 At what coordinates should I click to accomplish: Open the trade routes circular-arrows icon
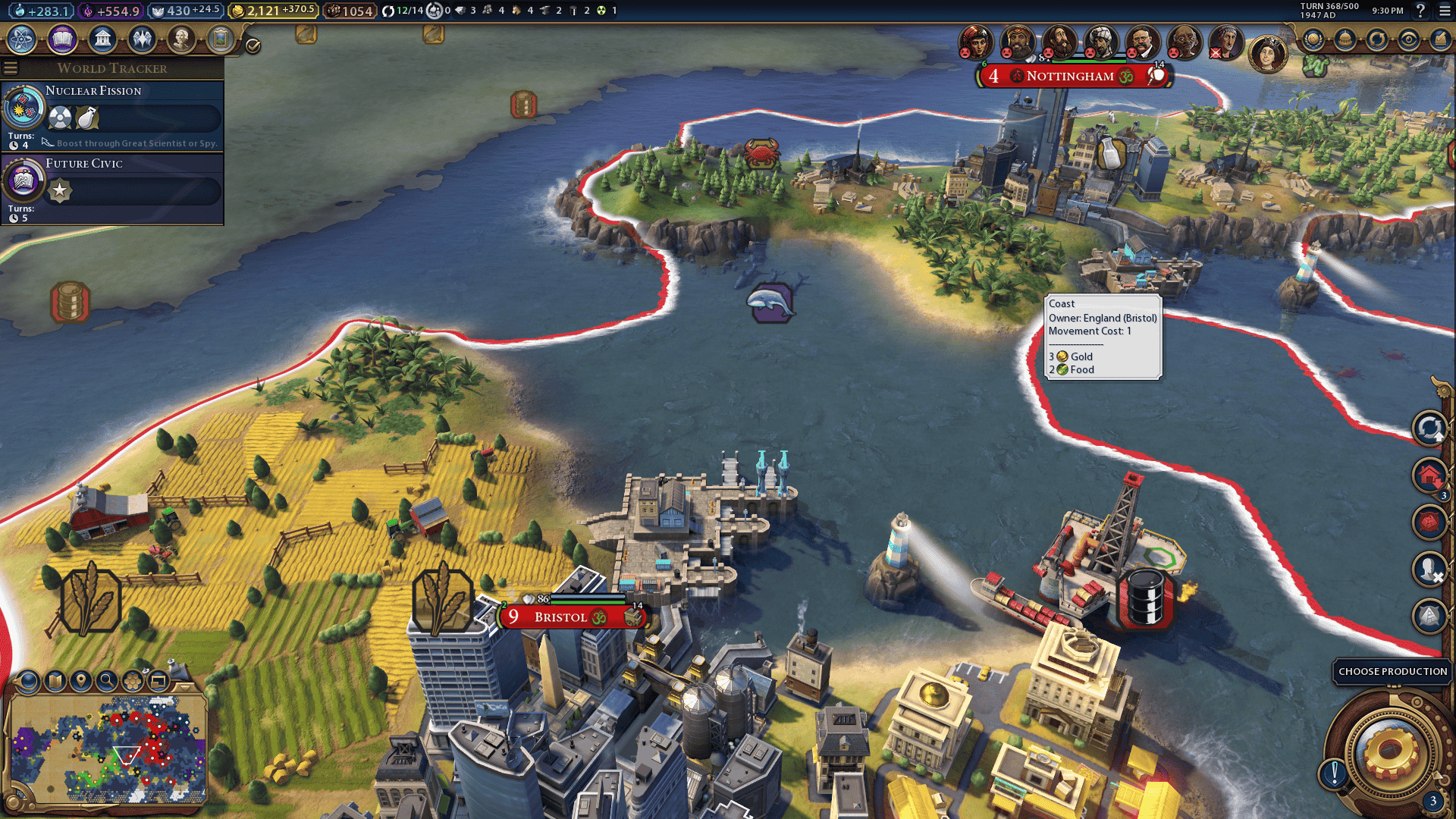[1376, 39]
